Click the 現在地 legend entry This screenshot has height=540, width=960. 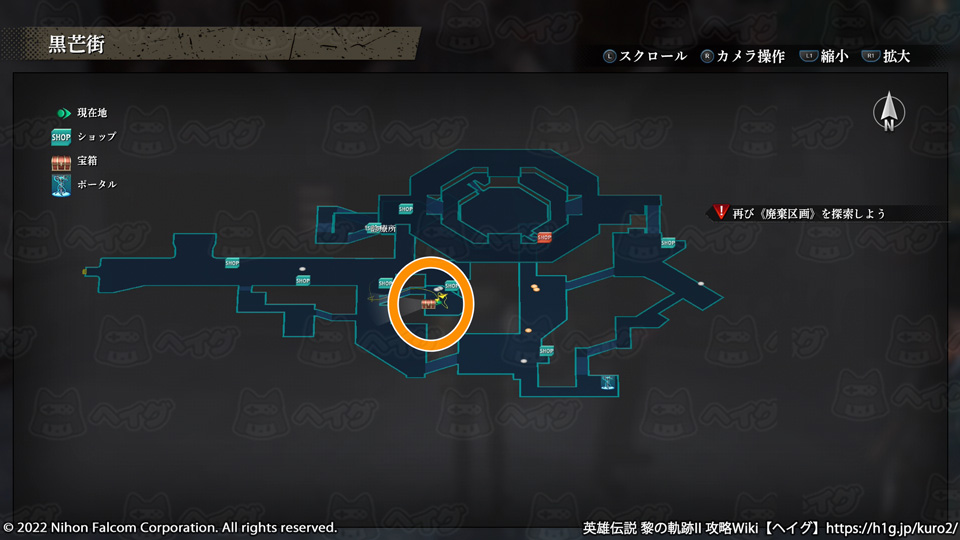point(80,113)
